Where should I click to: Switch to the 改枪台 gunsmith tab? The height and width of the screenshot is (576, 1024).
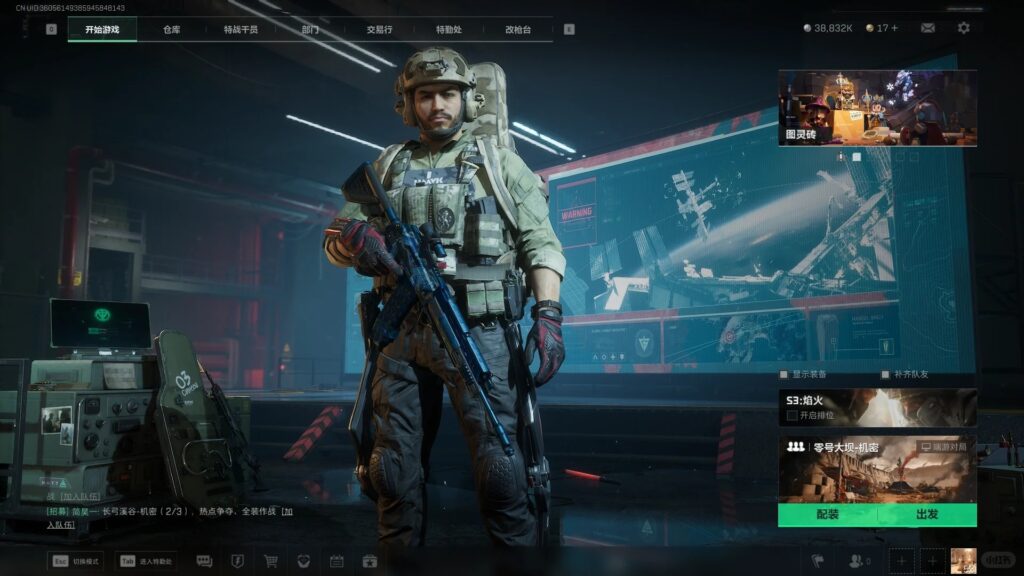pyautogui.click(x=518, y=29)
